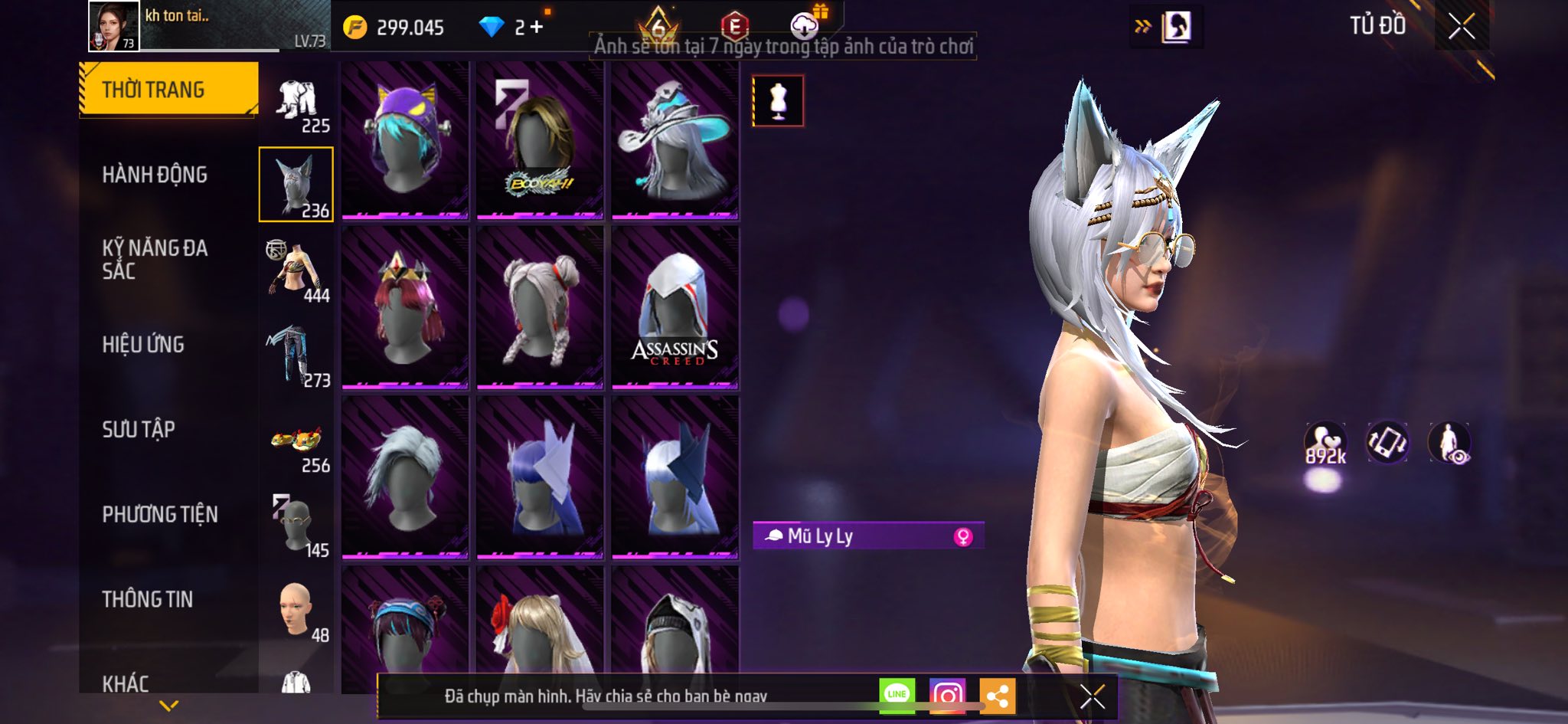Equip the white double-bun hairstyle
The image size is (1568, 724).
pos(540,308)
